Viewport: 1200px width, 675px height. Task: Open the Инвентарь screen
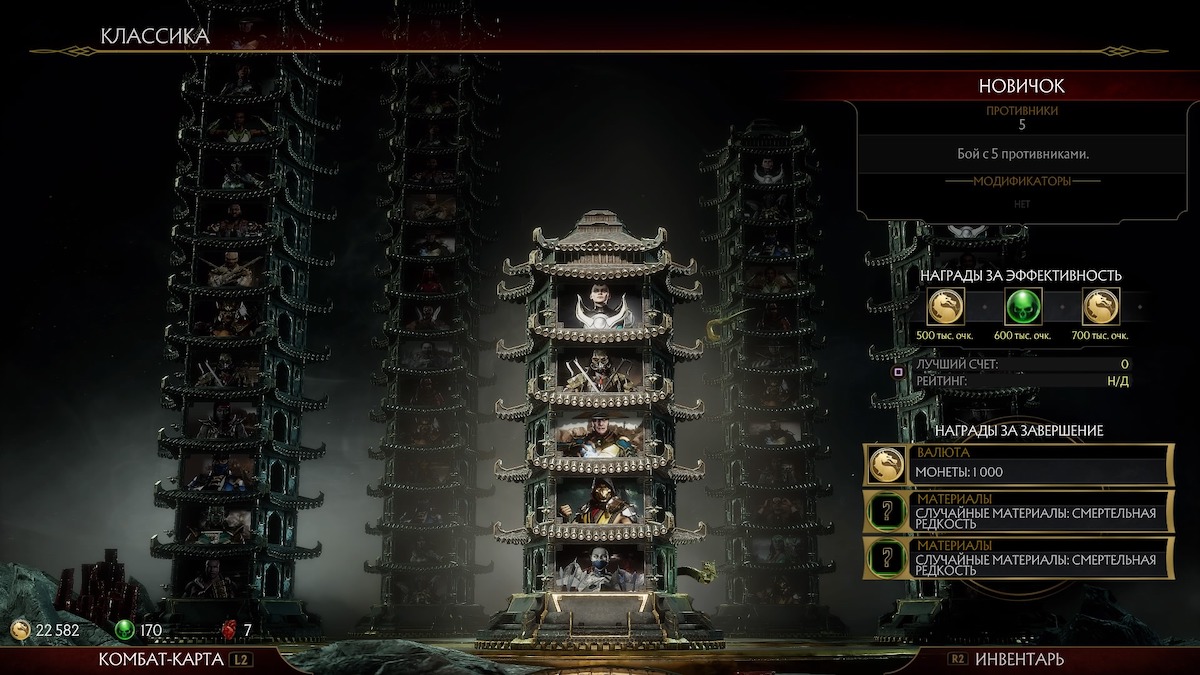tap(1018, 659)
